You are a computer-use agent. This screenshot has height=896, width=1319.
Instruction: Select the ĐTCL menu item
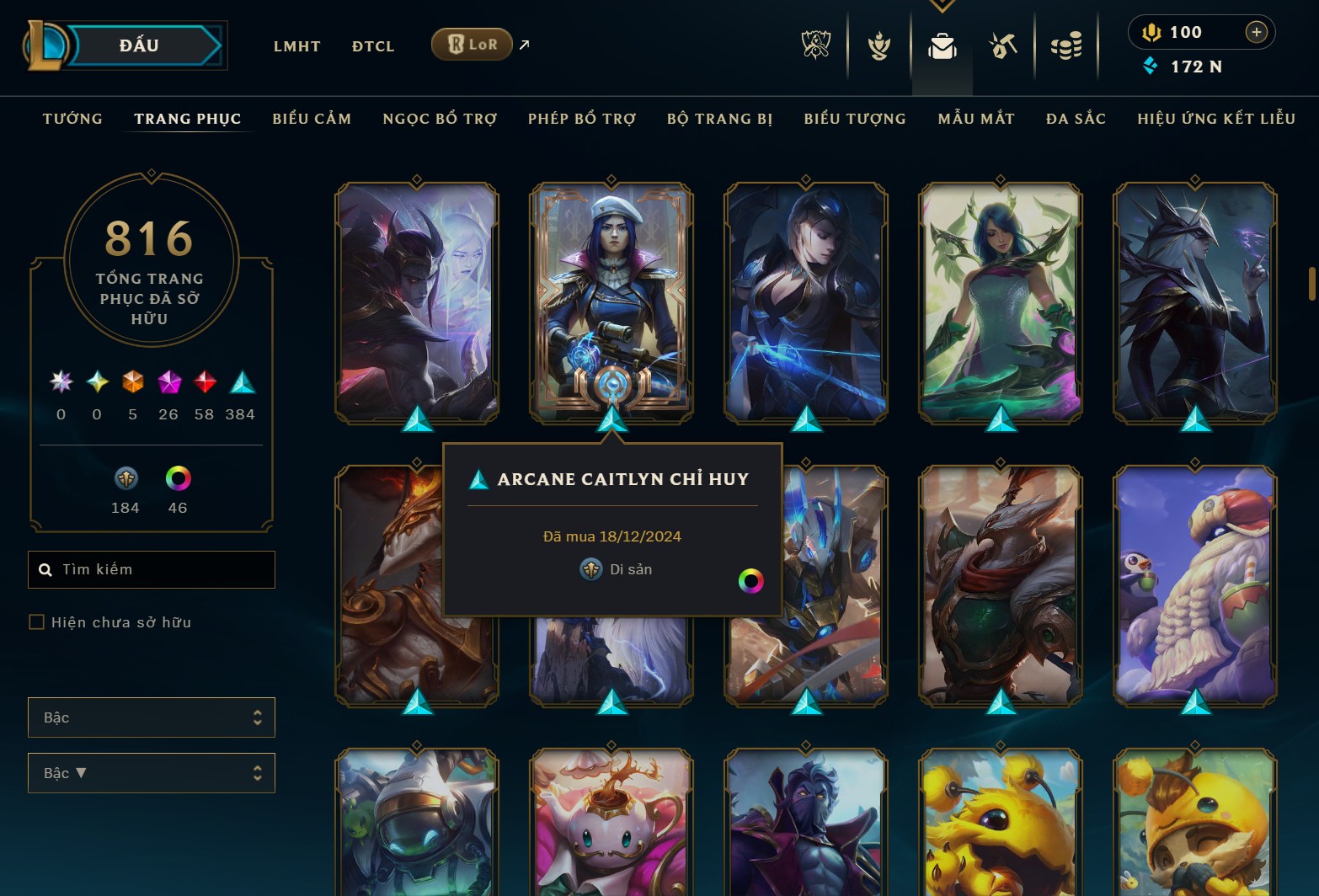point(373,46)
